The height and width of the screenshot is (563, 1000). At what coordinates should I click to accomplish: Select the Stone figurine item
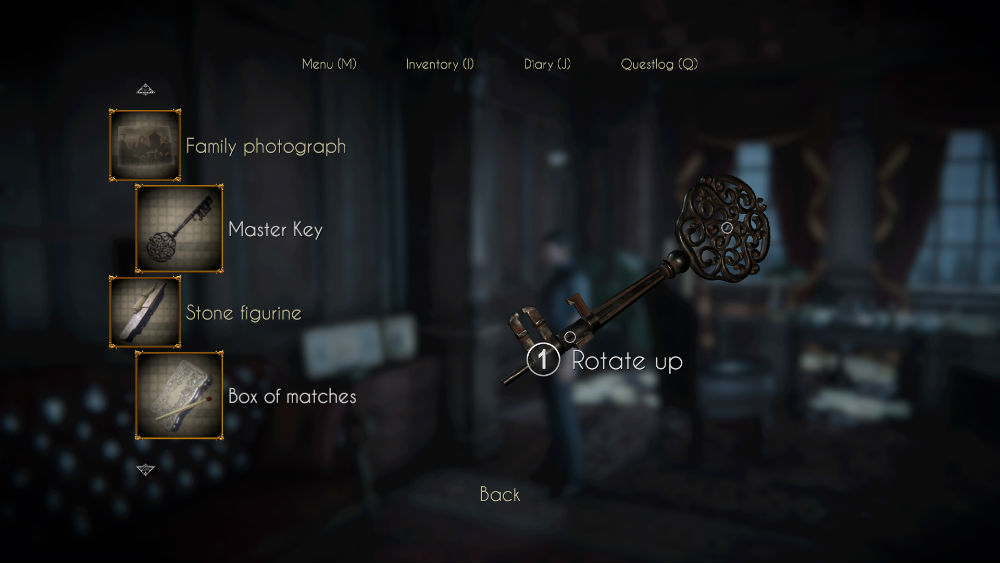click(145, 312)
